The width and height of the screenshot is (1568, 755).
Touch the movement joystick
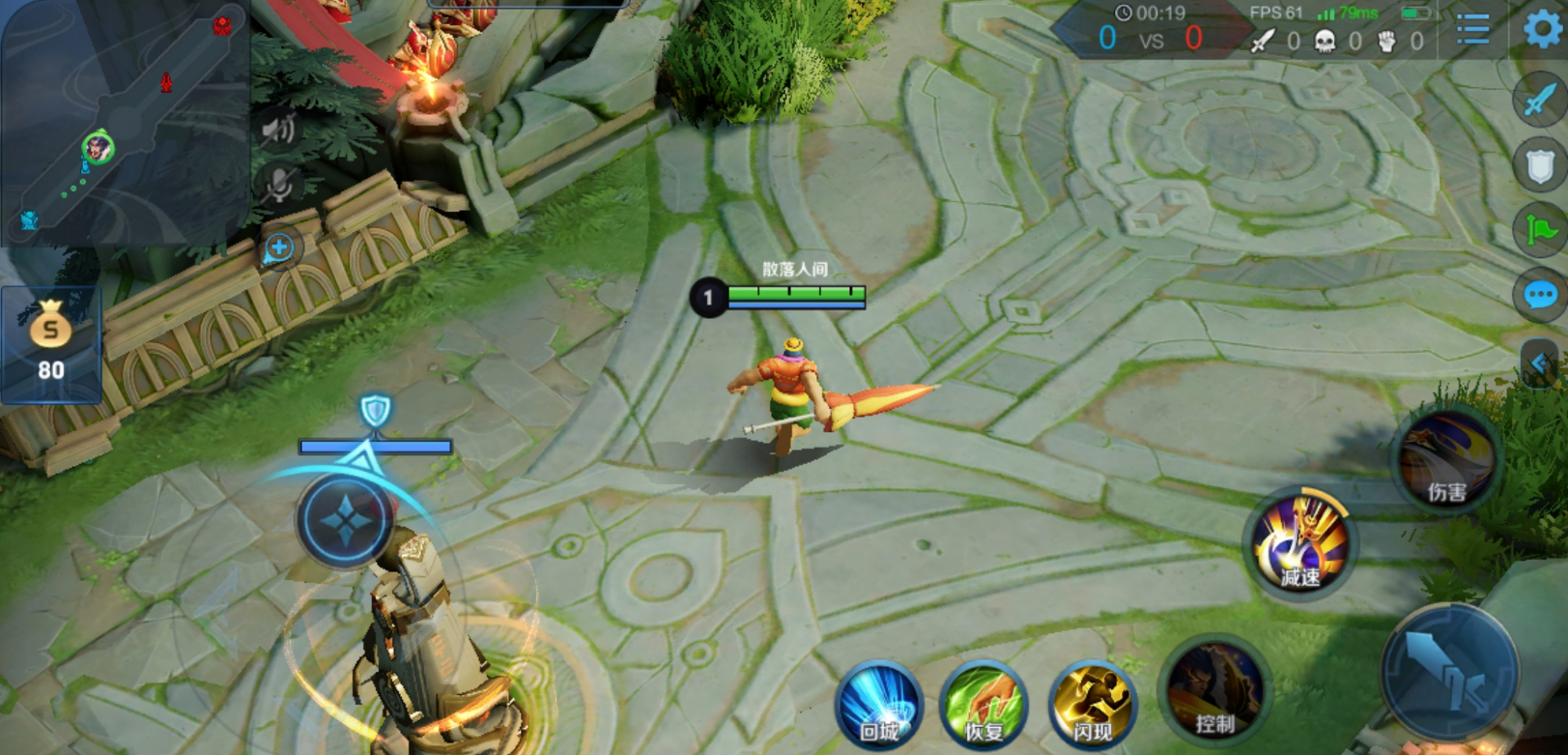(345, 520)
